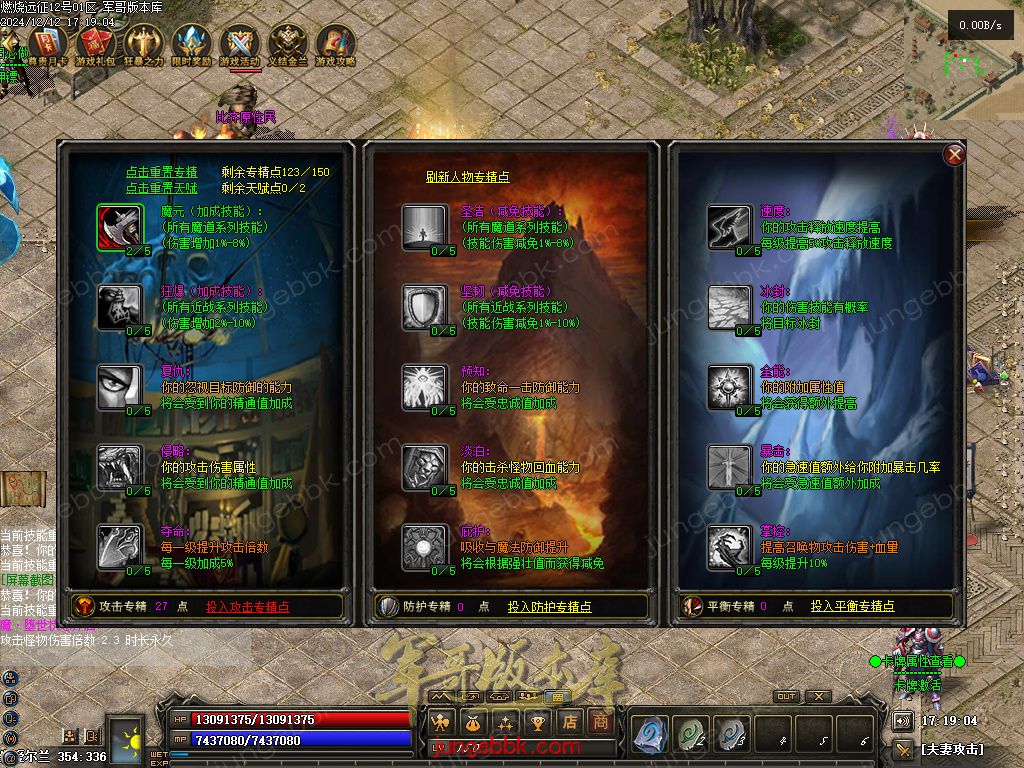Image resolution: width=1024 pixels, height=768 pixels.
Task: Choose the 夺命 skill icon
Action: coord(120,547)
